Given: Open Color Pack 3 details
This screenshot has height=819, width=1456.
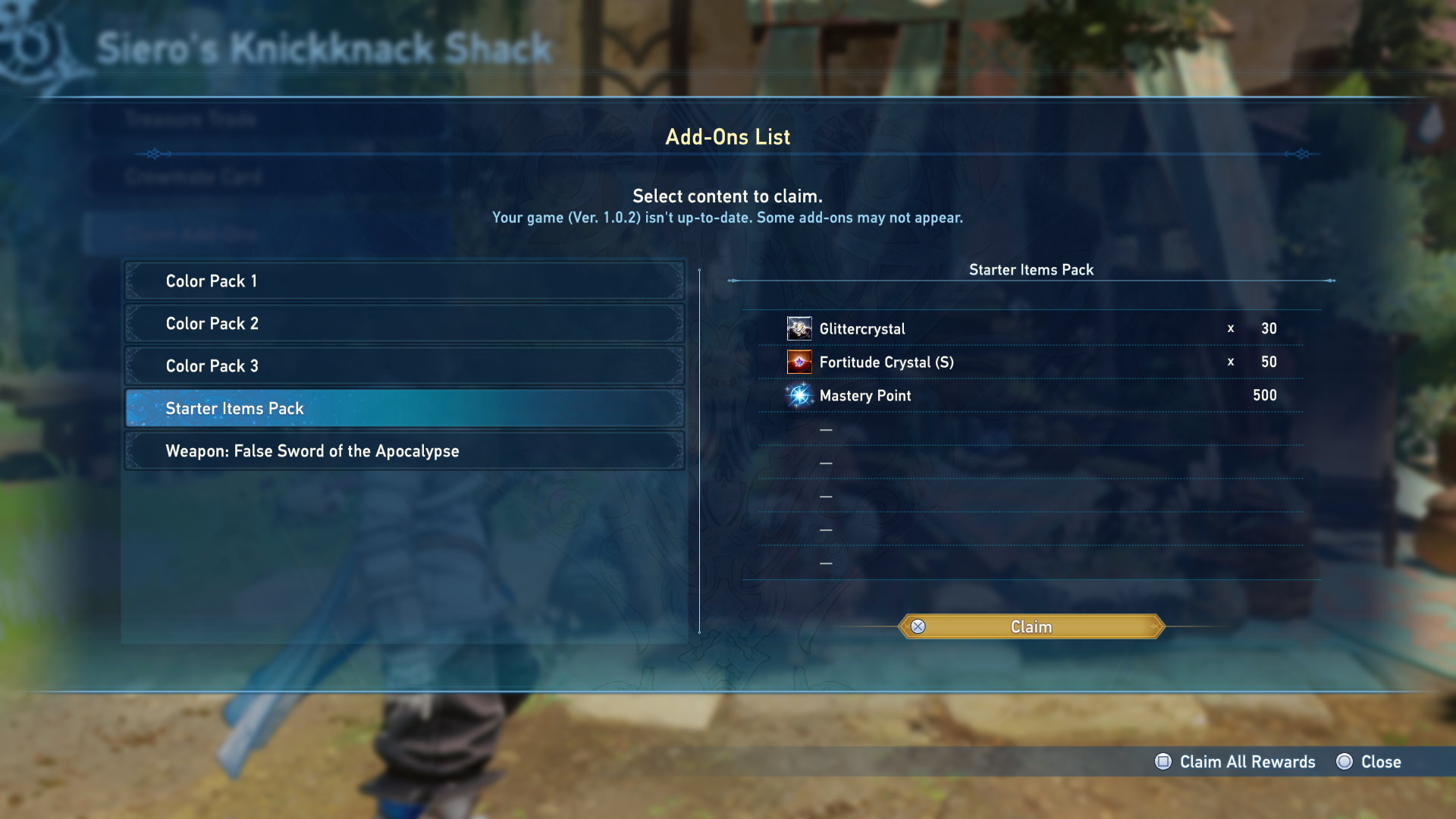Looking at the screenshot, I should point(404,366).
